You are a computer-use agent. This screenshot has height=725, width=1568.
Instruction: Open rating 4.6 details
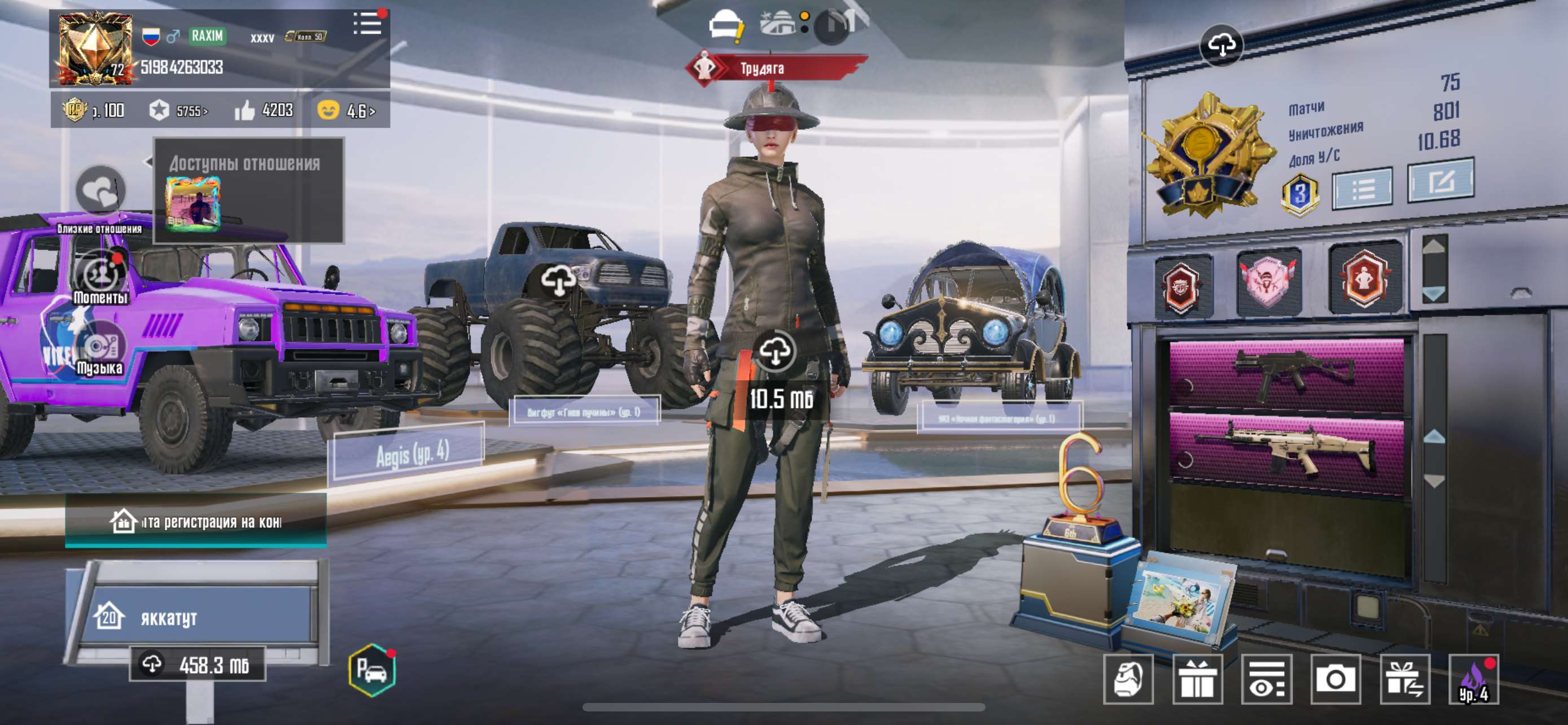[356, 111]
